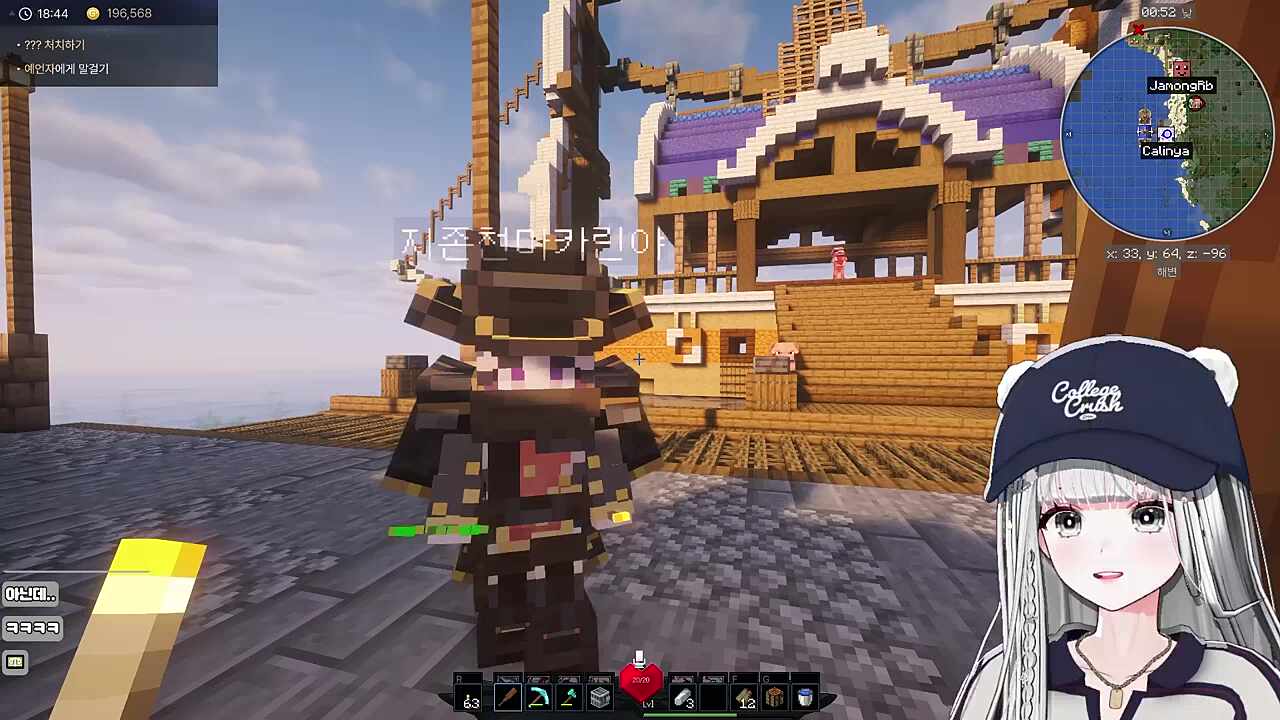
Task: Open the '??? 처치하기' quest objective
Action: tap(55, 45)
